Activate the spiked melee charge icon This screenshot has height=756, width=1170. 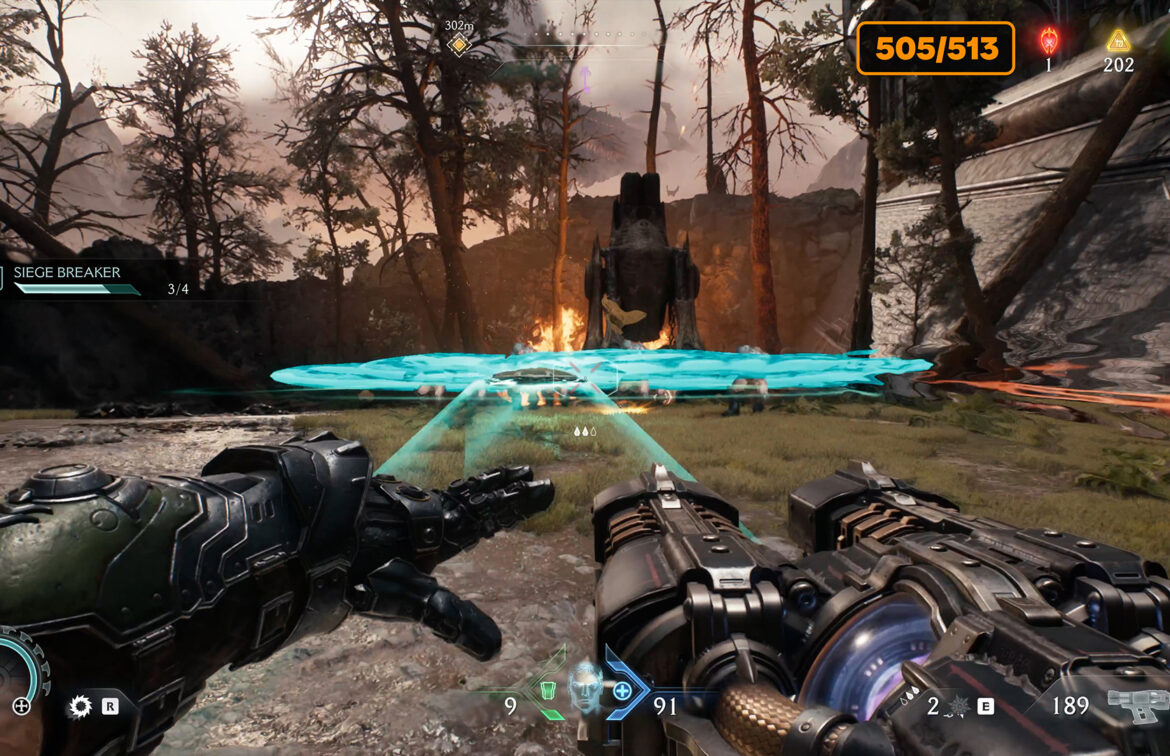point(957,707)
